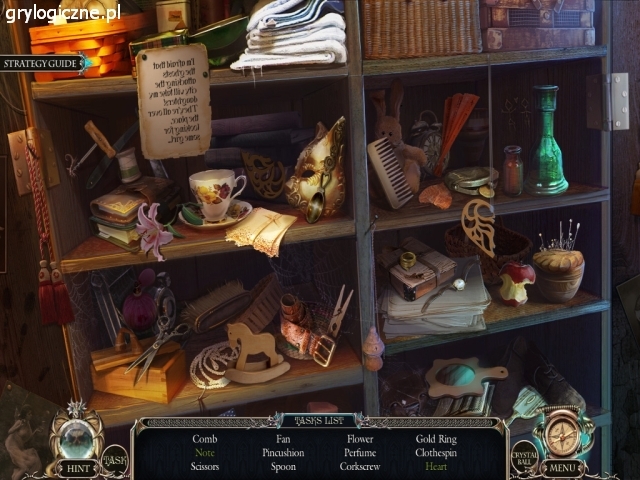The height and width of the screenshot is (480, 640).
Task: Open the game Menu
Action: point(563,467)
